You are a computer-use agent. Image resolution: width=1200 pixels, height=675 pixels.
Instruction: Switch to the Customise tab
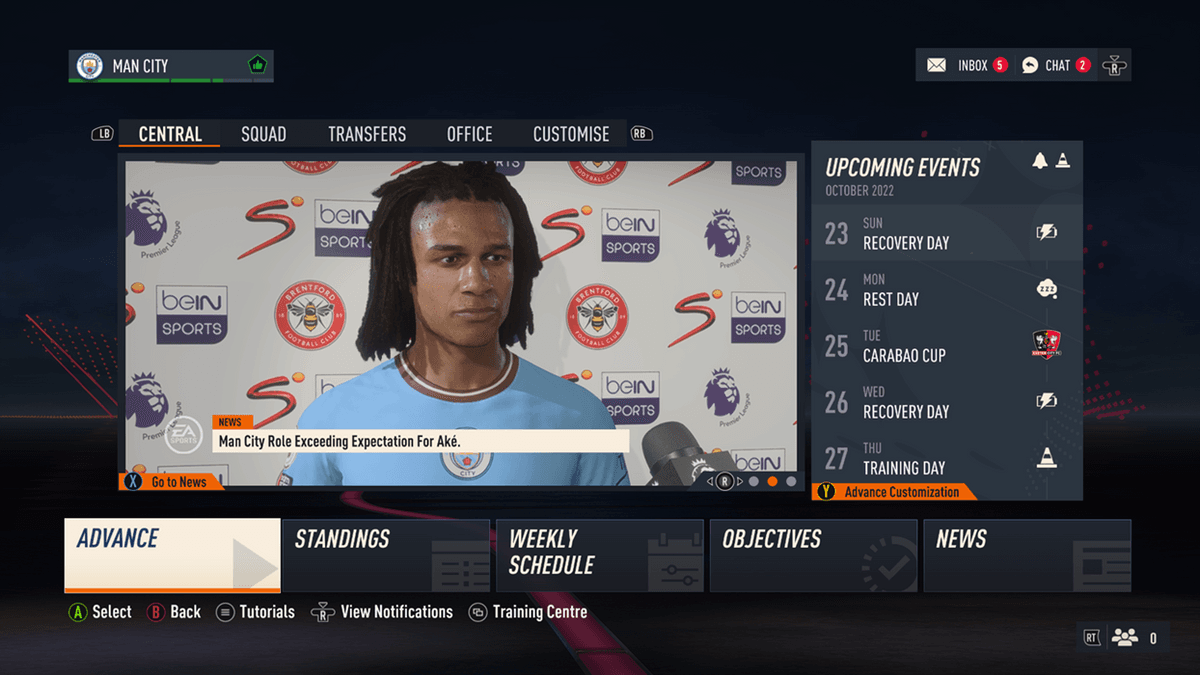[x=571, y=134]
